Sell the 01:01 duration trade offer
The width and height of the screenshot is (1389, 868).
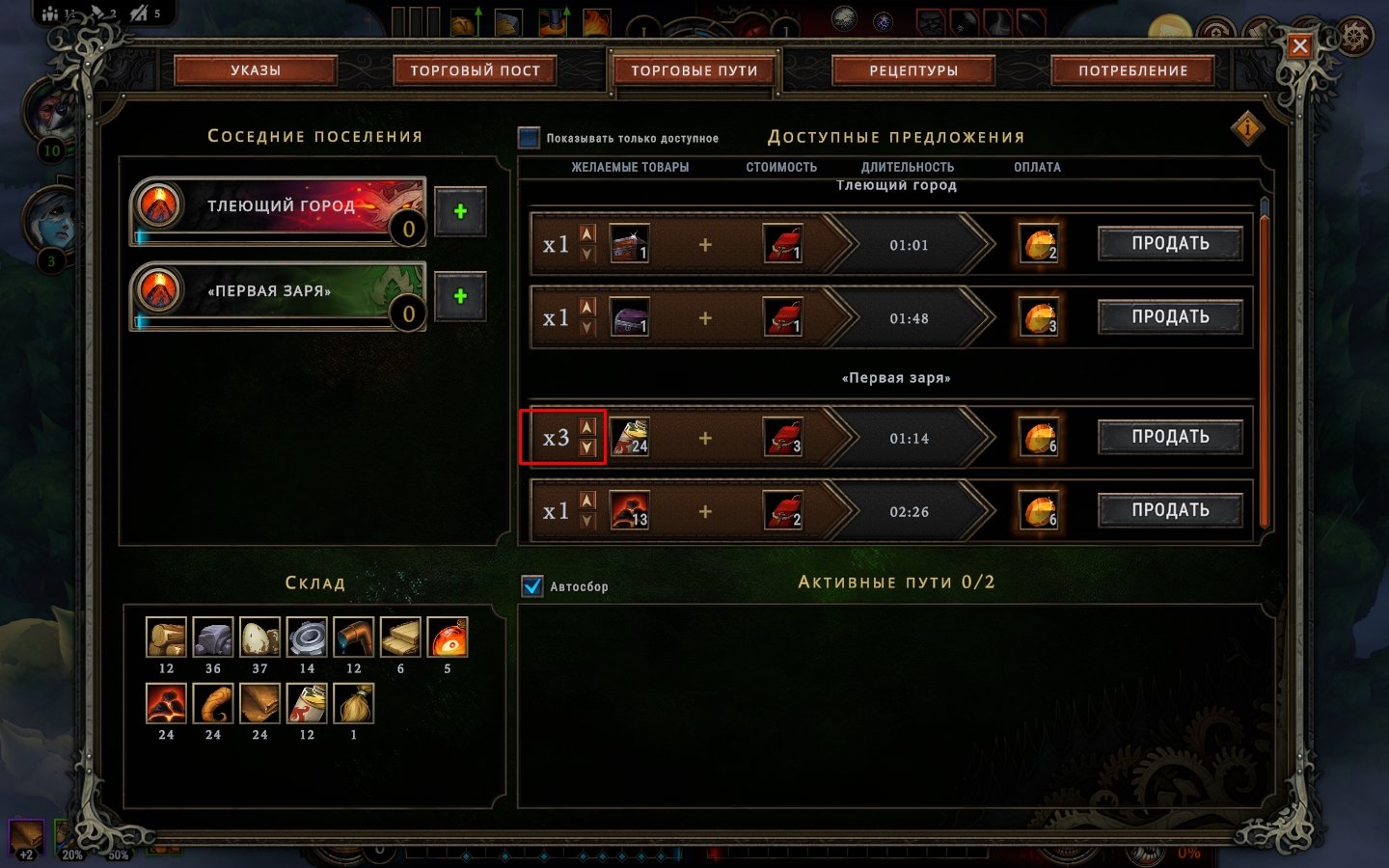click(x=1170, y=244)
